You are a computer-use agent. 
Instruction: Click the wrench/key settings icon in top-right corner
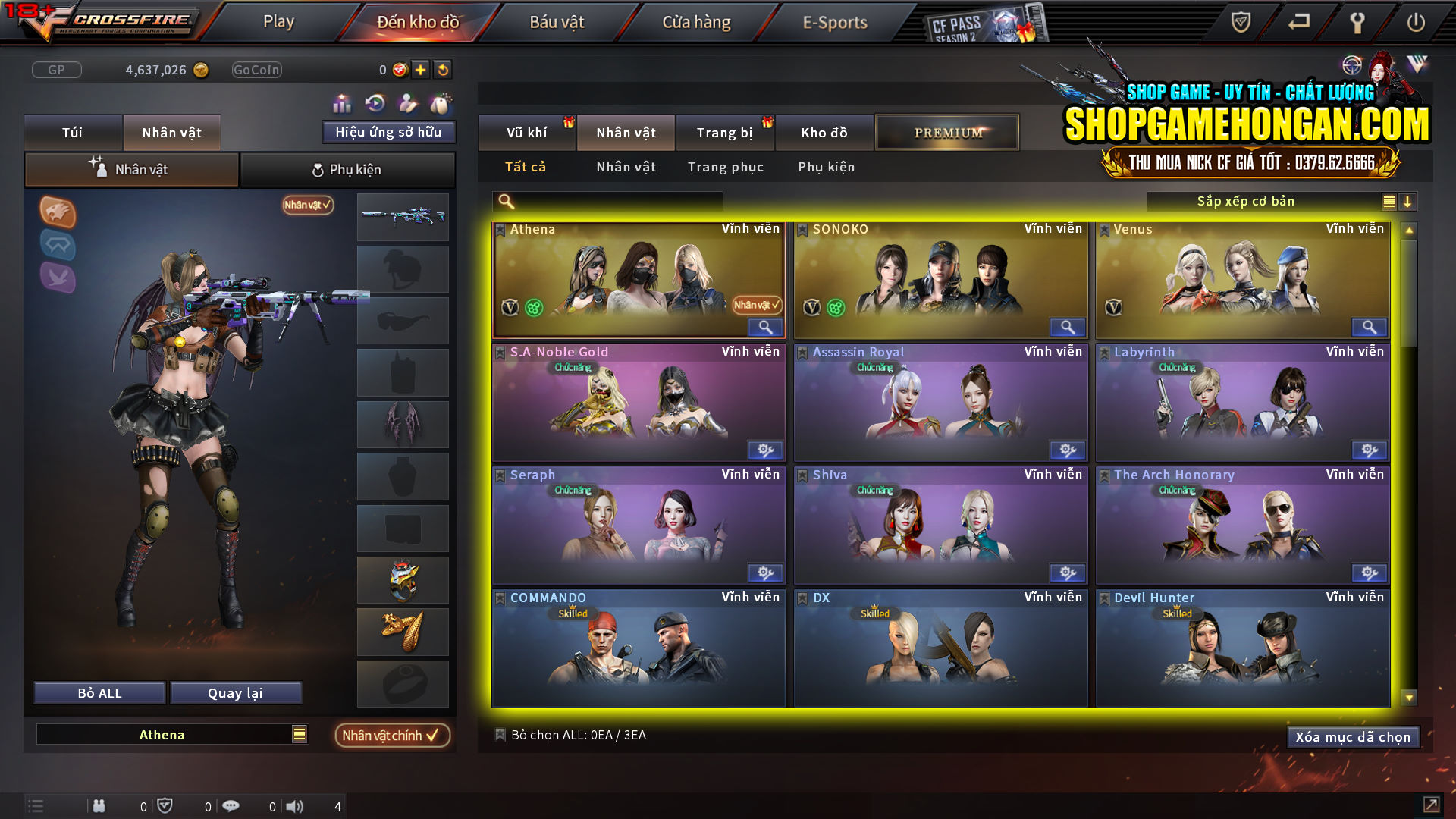coord(1357,23)
